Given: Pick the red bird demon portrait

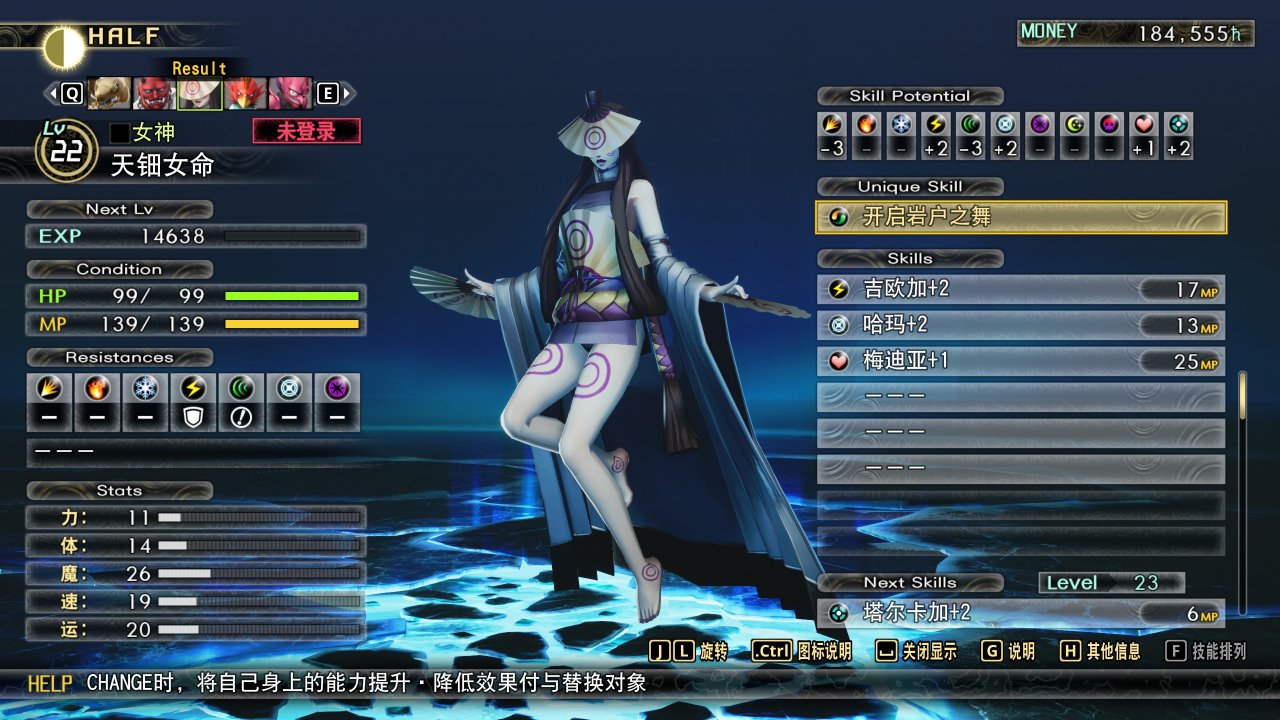Looking at the screenshot, I should point(244,94).
